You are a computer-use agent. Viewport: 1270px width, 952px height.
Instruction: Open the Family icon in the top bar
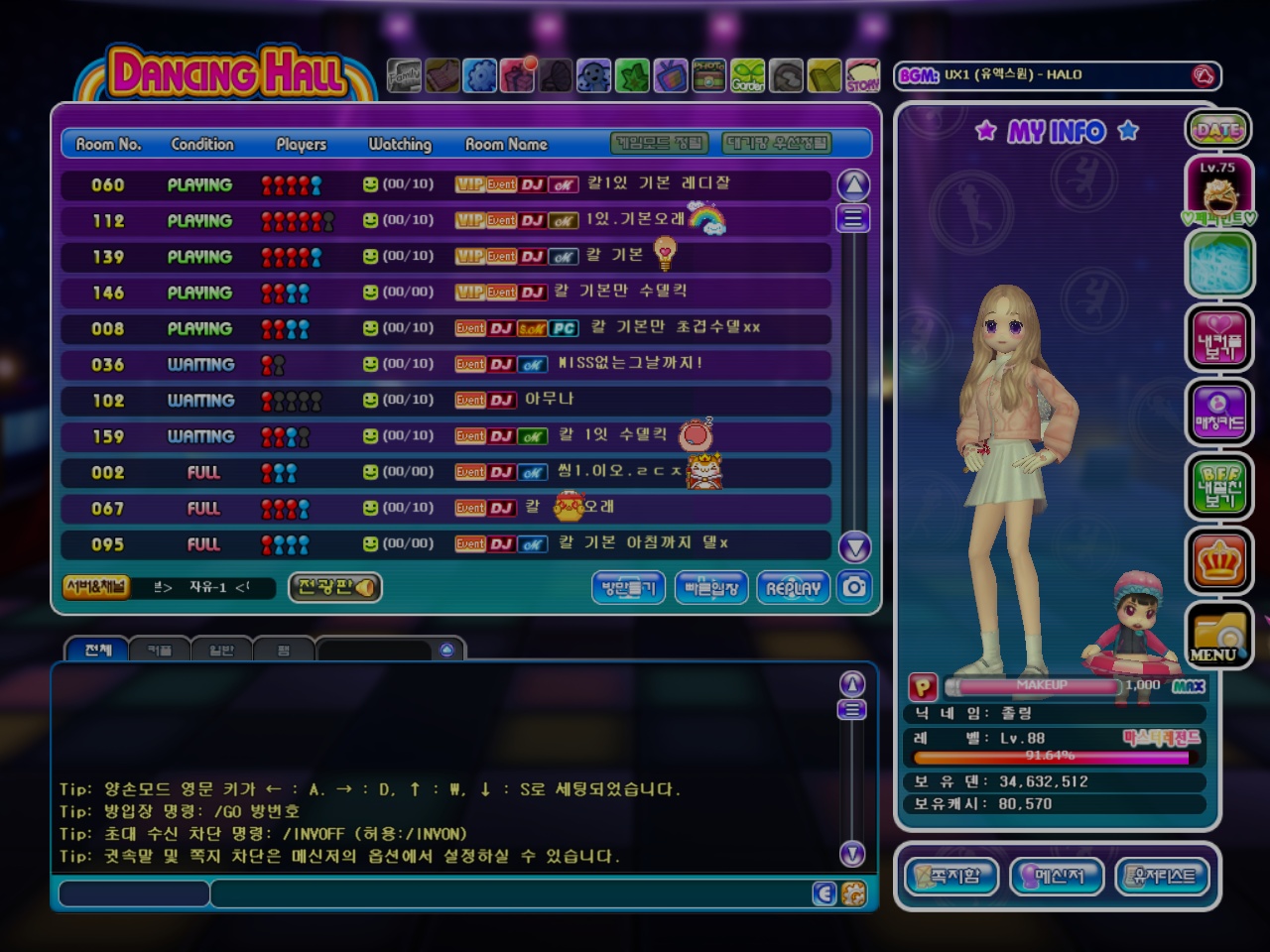[x=404, y=75]
